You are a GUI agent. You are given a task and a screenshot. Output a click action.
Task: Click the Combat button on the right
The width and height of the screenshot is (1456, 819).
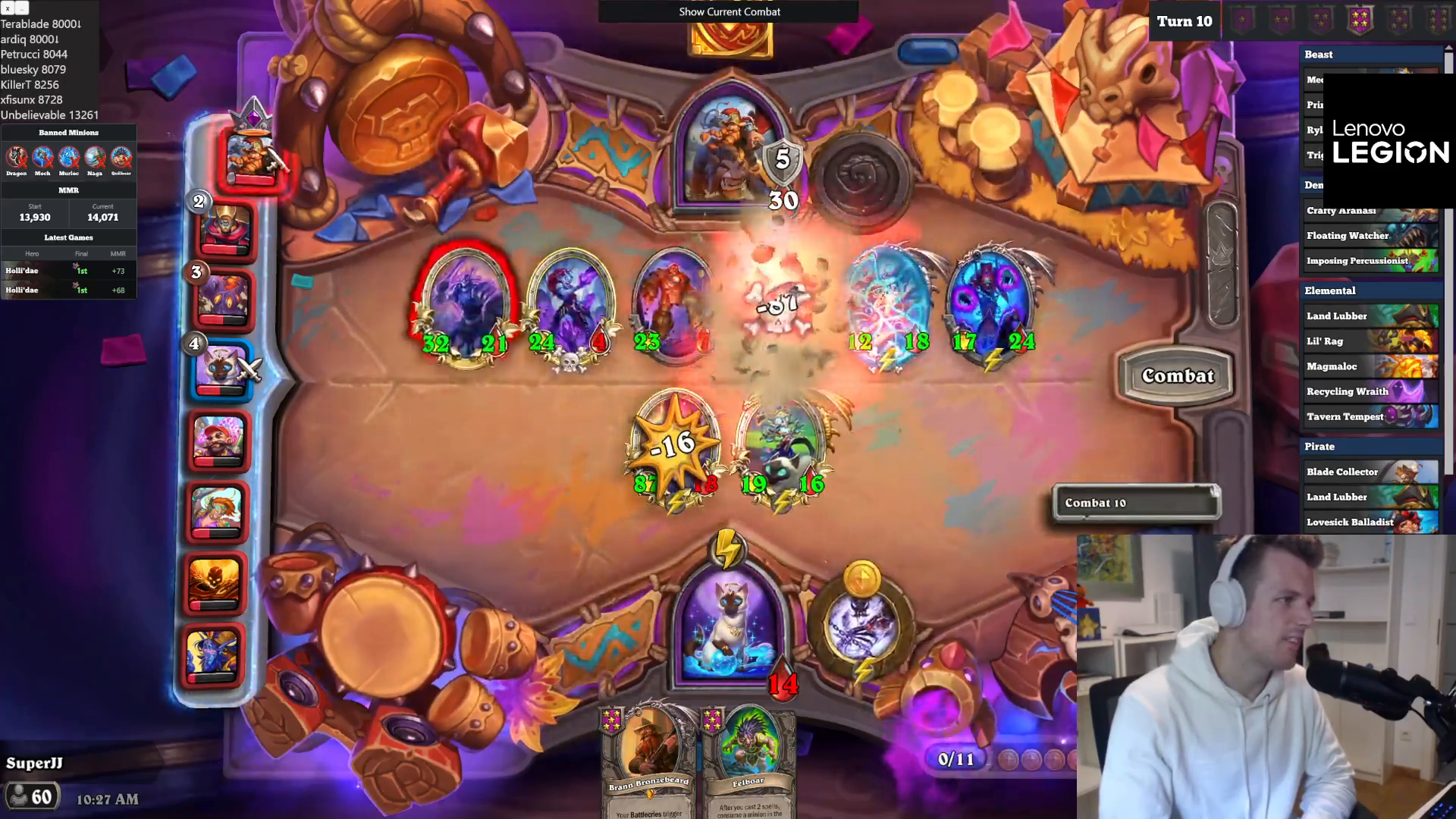[1176, 375]
